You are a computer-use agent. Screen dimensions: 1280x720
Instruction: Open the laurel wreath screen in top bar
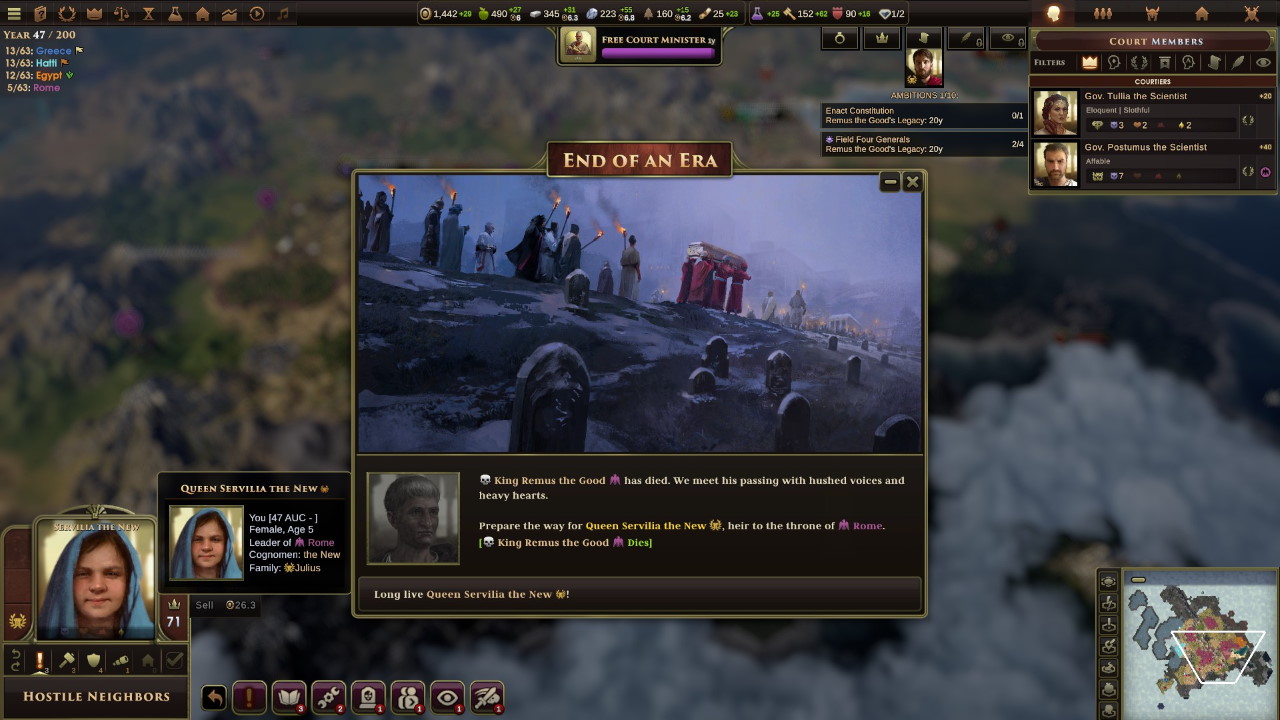pos(67,14)
